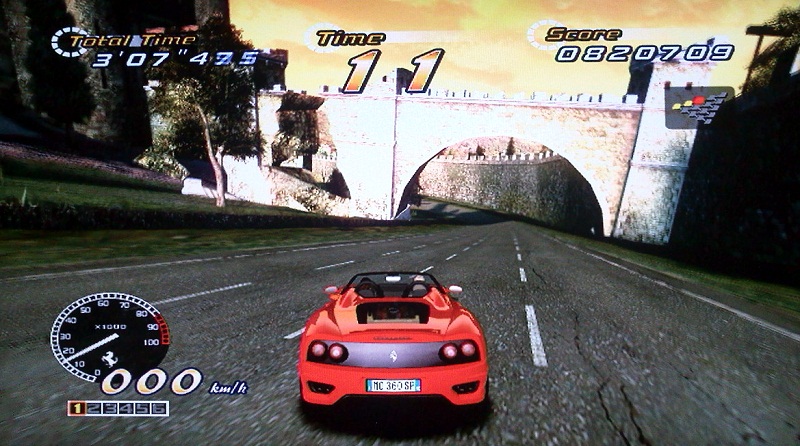Viewport: 800px width, 446px height.
Task: Click the tachometer dial gauge
Action: click(x=108, y=335)
